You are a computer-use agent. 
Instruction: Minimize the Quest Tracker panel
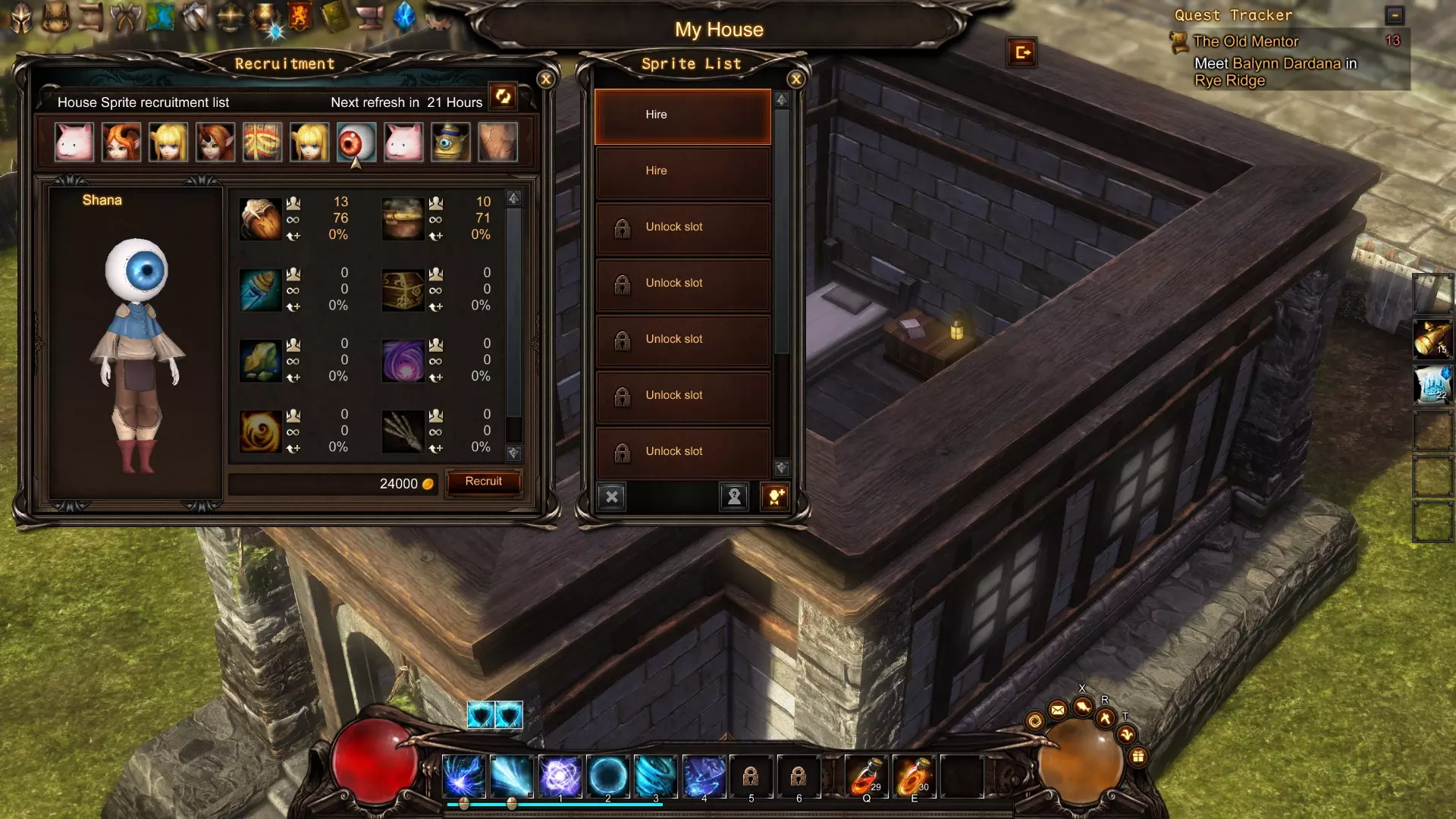click(x=1394, y=15)
